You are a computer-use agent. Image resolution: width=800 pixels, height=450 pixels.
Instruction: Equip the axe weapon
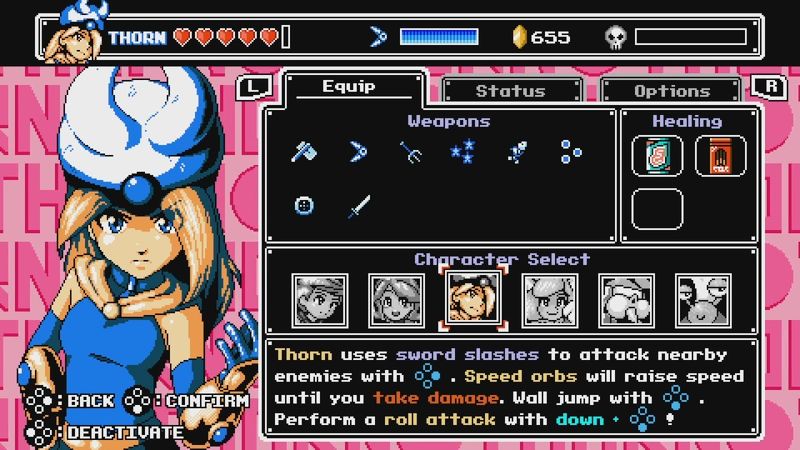(x=304, y=153)
